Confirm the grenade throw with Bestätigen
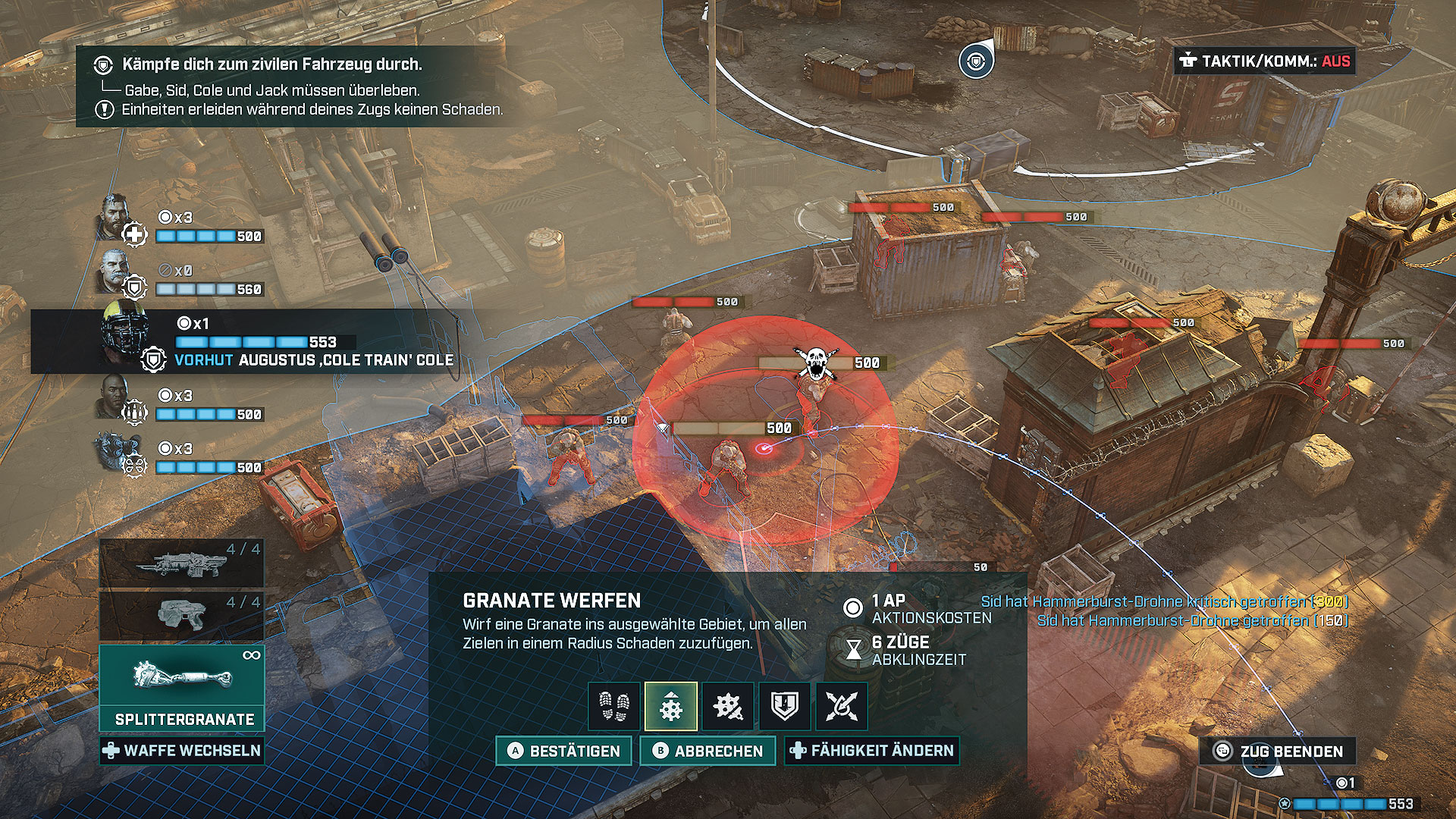Viewport: 1456px width, 819px height. (x=563, y=751)
